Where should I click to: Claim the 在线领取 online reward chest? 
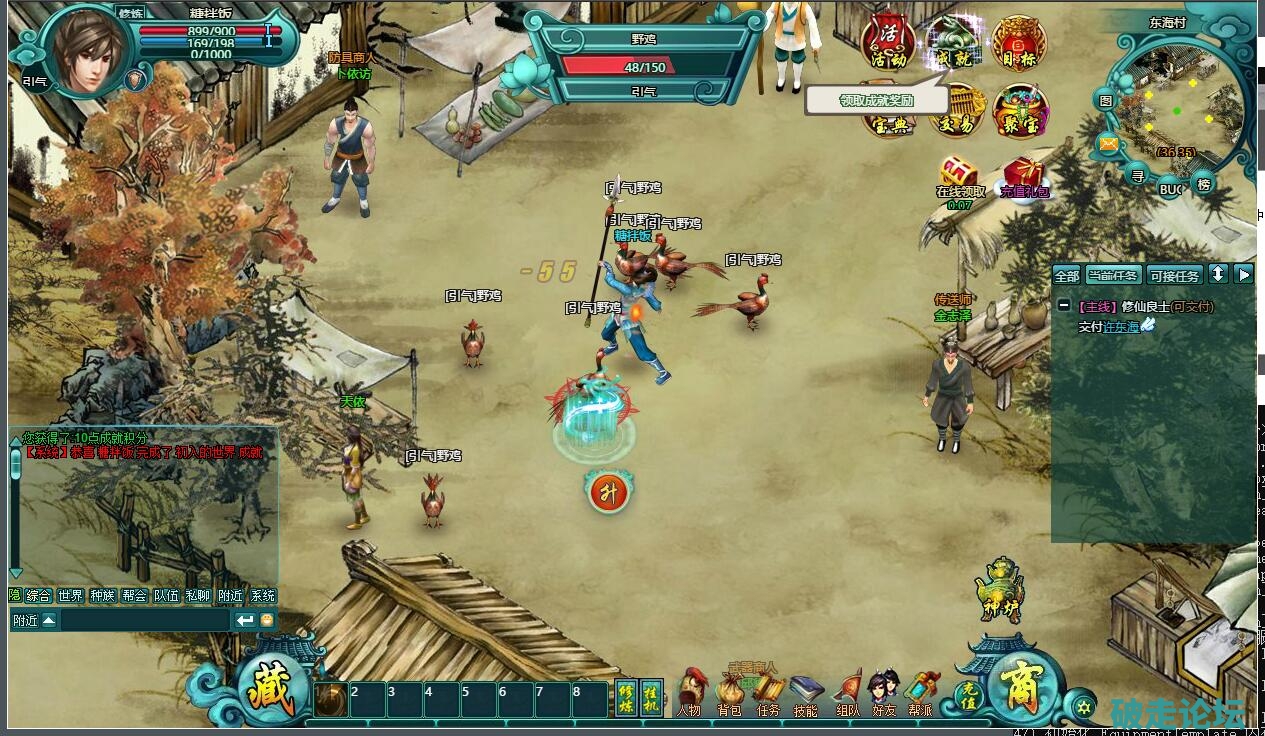[x=959, y=173]
